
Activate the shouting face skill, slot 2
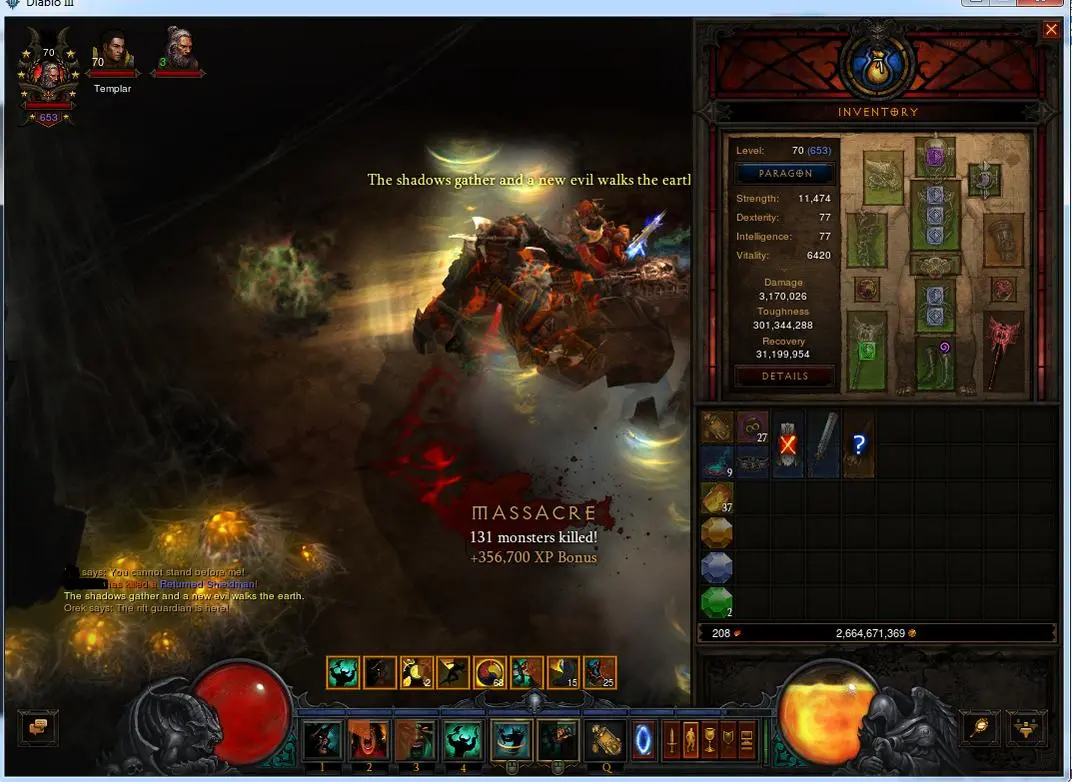368,741
